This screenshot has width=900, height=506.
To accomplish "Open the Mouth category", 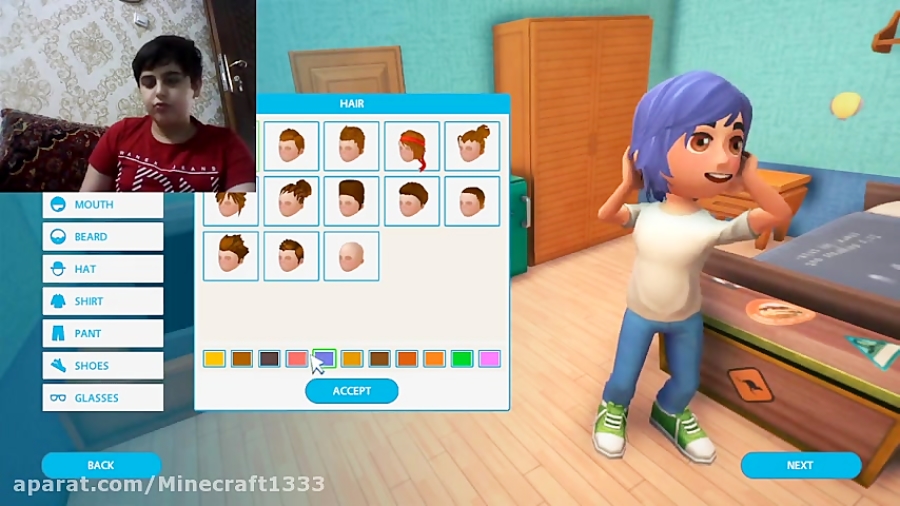I will click(103, 205).
